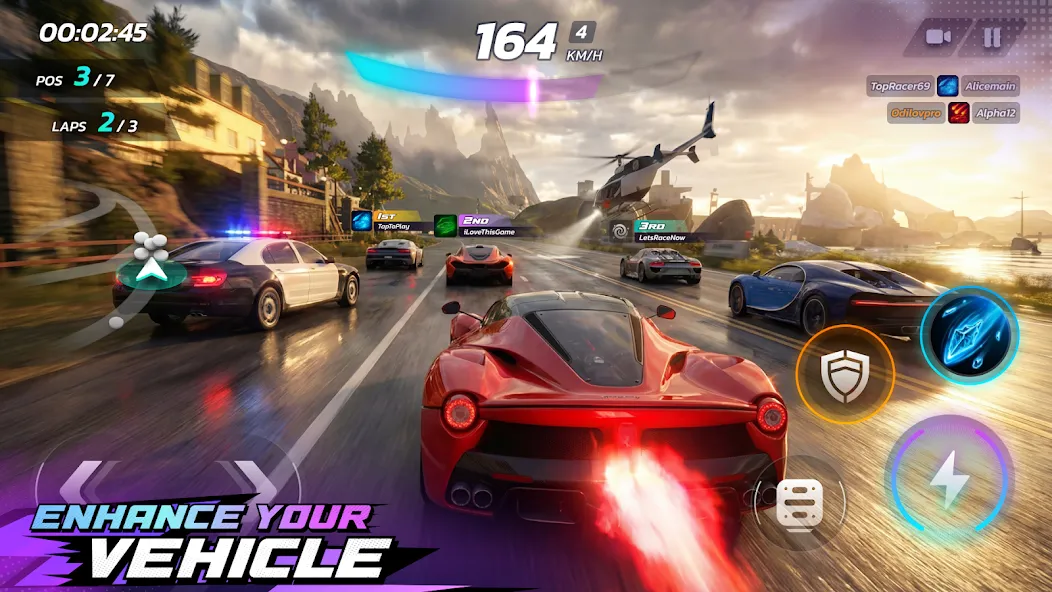Use the shield ability
The image size is (1052, 592).
(x=845, y=374)
